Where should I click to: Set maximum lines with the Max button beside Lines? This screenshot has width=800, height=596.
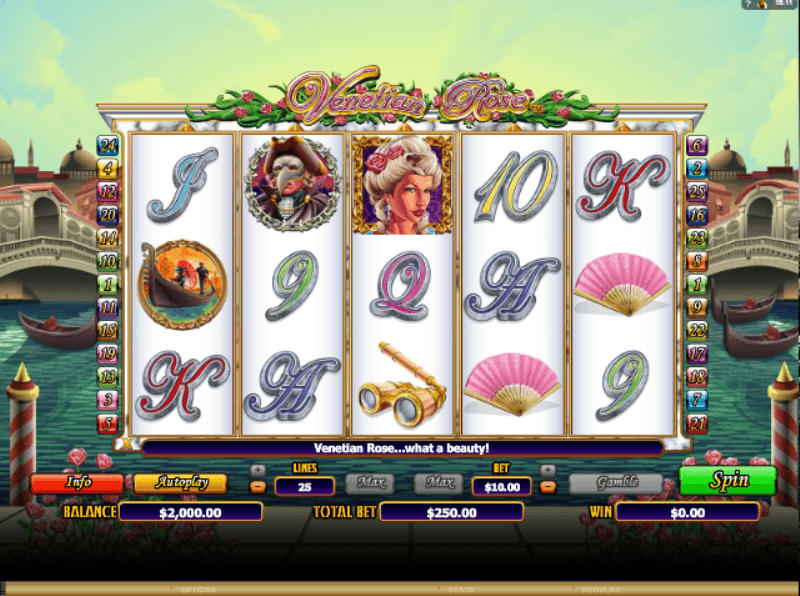coord(371,483)
